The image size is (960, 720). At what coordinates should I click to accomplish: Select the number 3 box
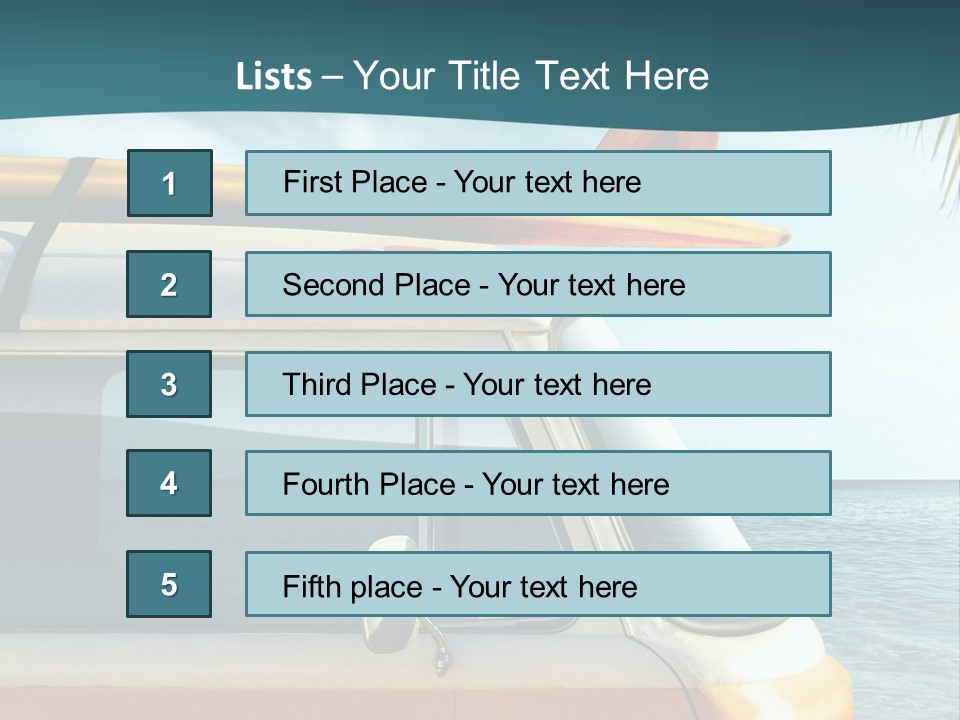coord(169,384)
